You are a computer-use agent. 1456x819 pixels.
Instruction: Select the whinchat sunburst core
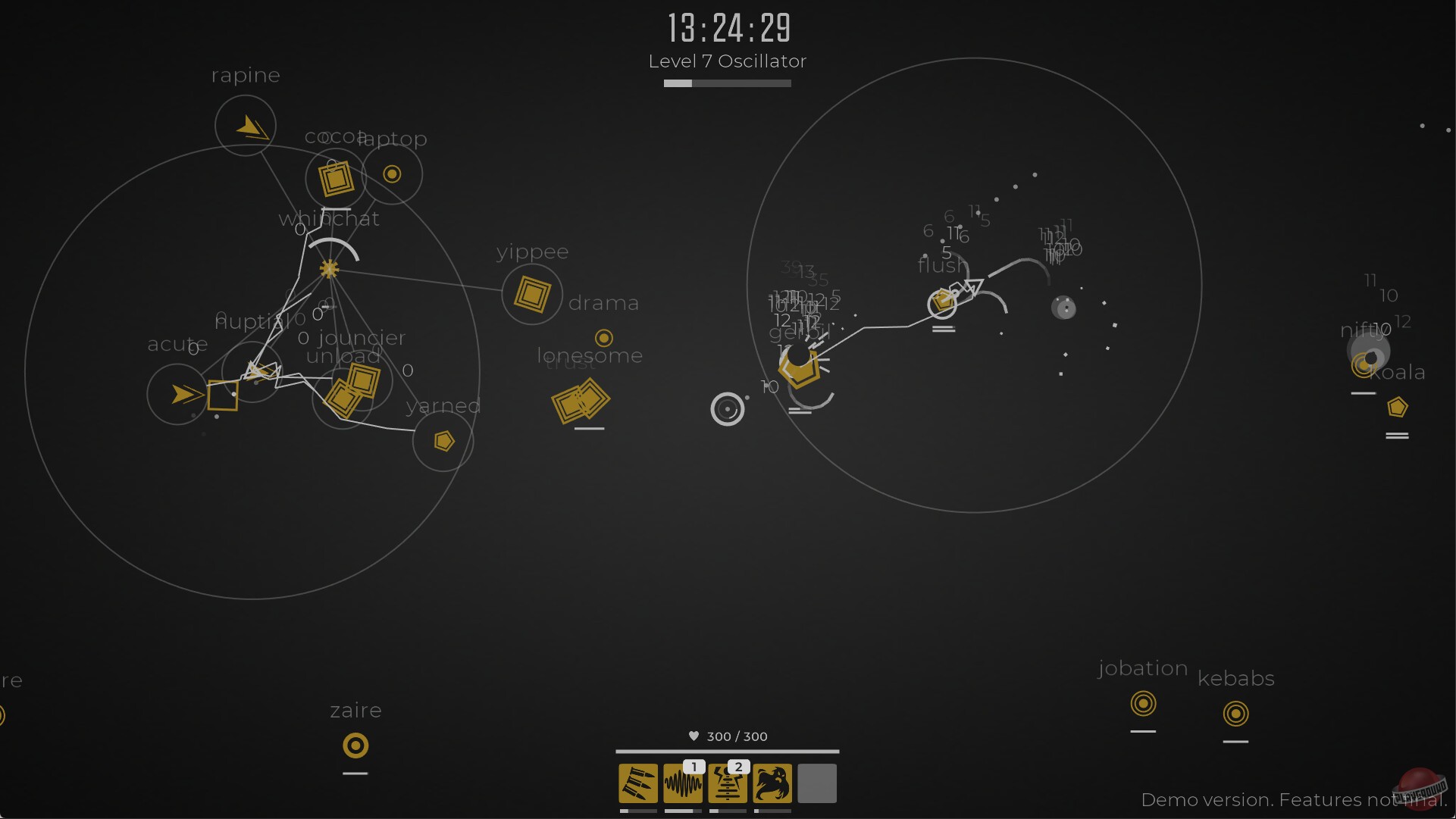329,269
